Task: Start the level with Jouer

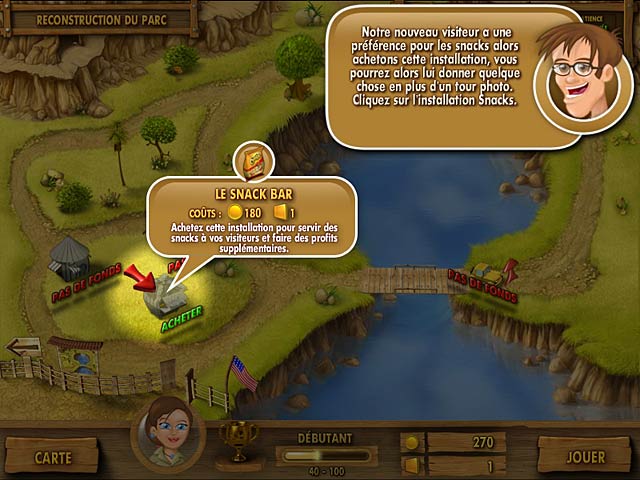Action: [x=585, y=457]
